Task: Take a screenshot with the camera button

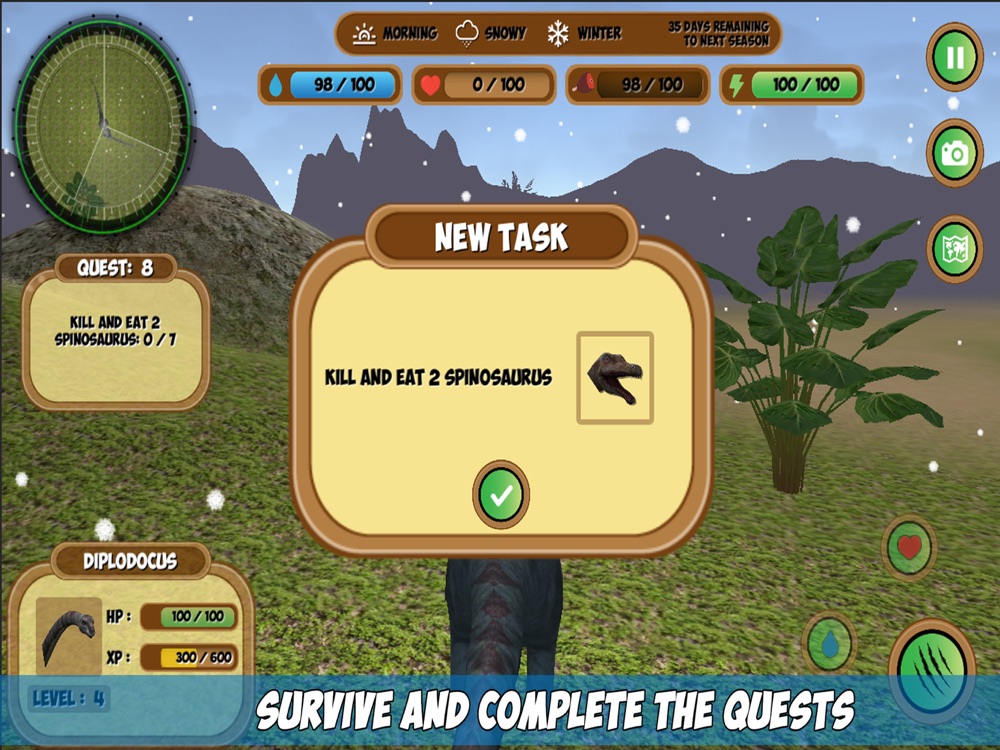Action: (954, 153)
